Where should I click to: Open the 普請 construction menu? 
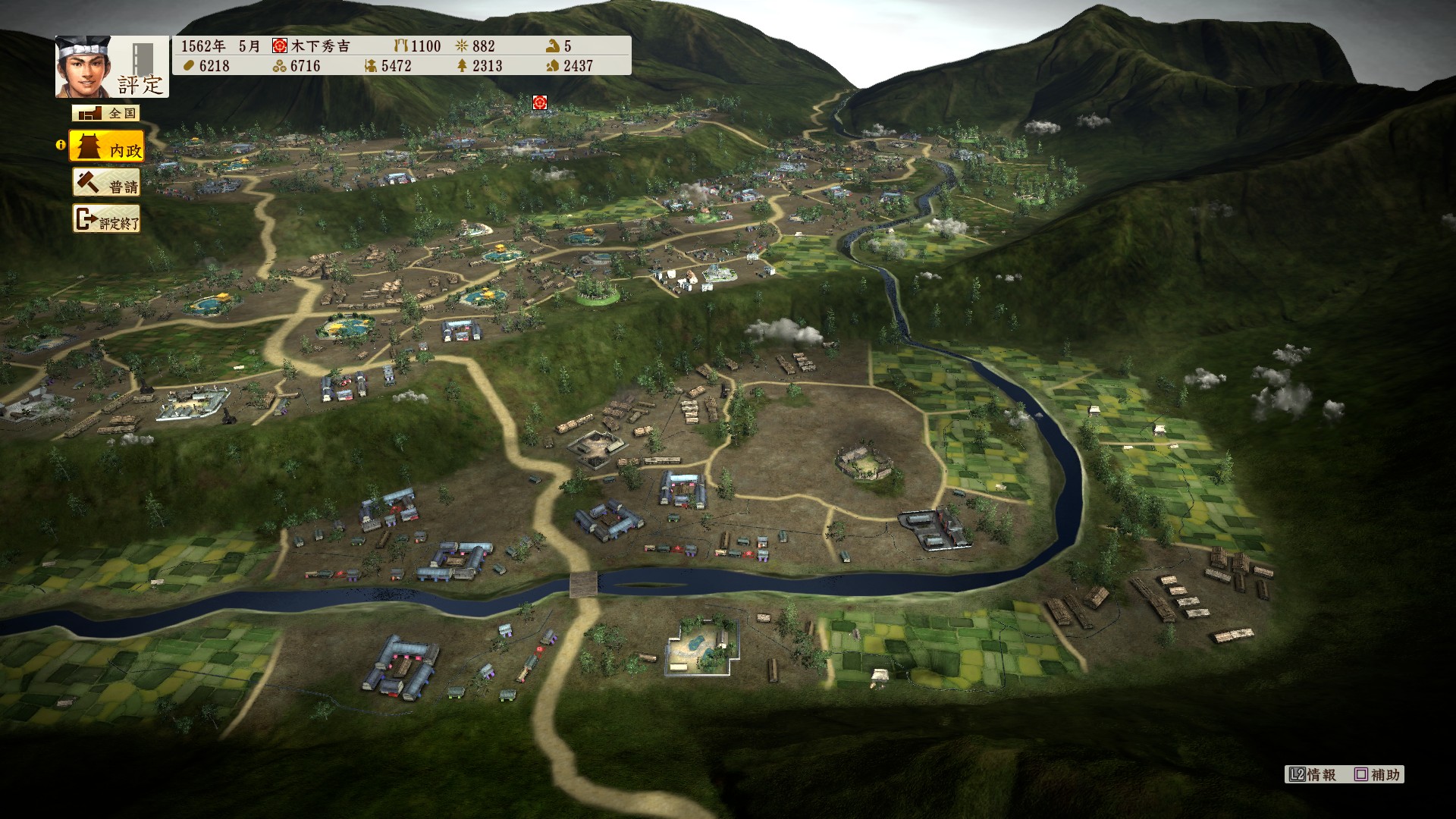pyautogui.click(x=107, y=184)
